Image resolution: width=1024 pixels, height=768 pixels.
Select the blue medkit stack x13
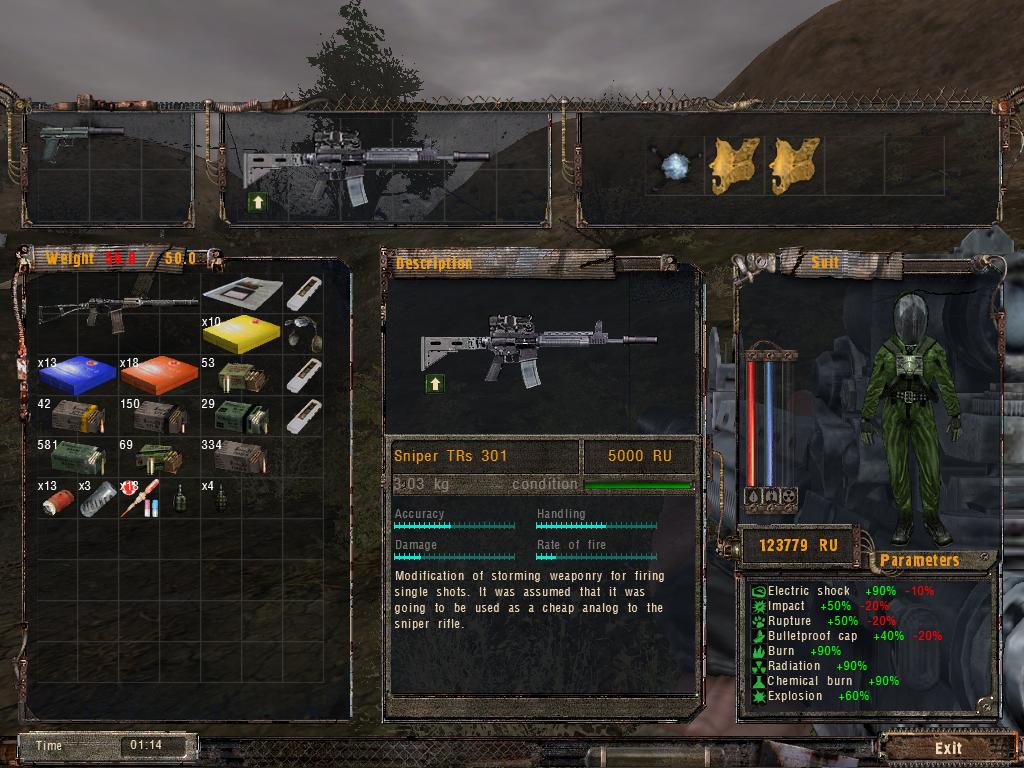(76, 373)
